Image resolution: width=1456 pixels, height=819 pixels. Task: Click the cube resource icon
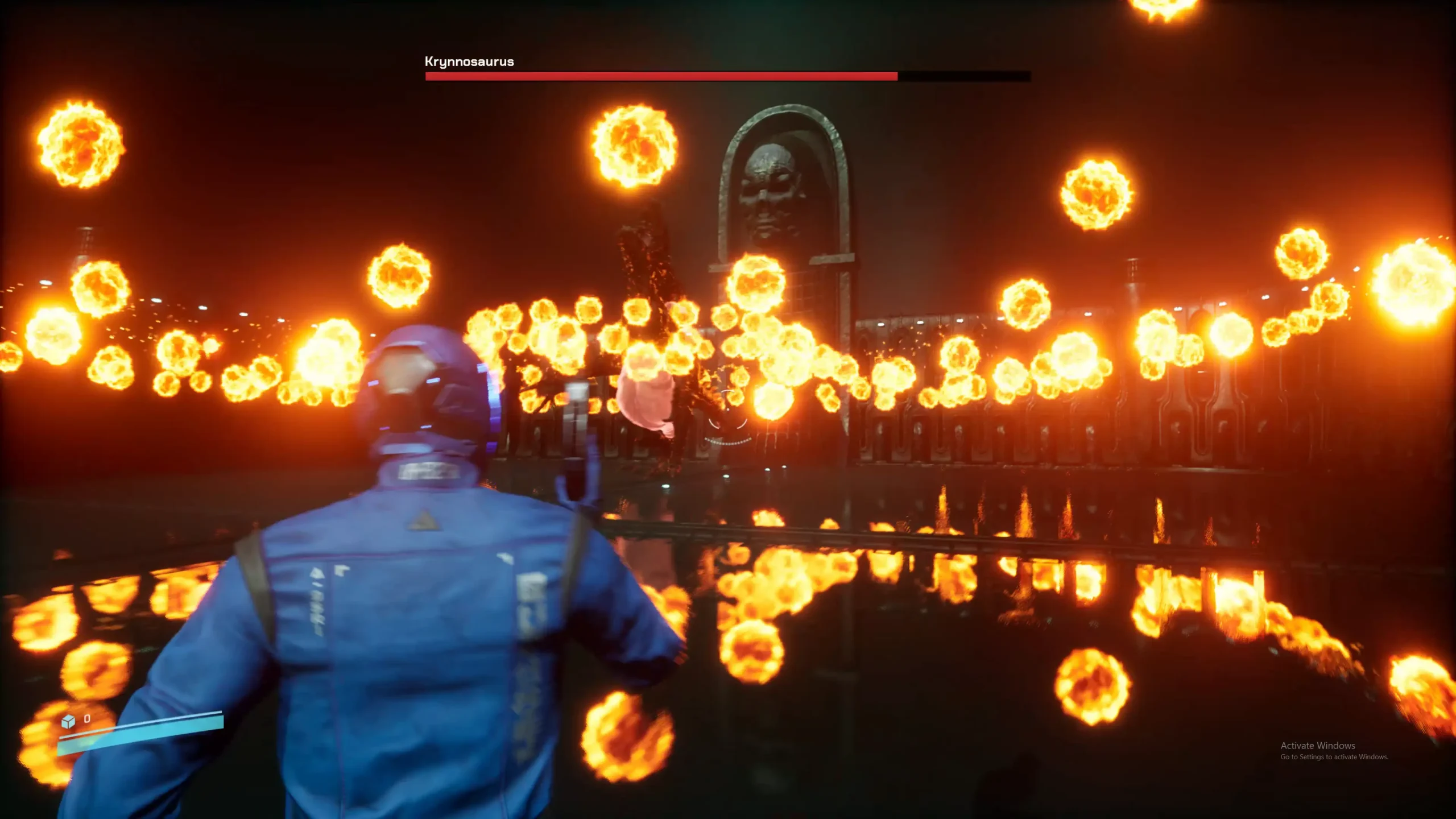[68, 721]
